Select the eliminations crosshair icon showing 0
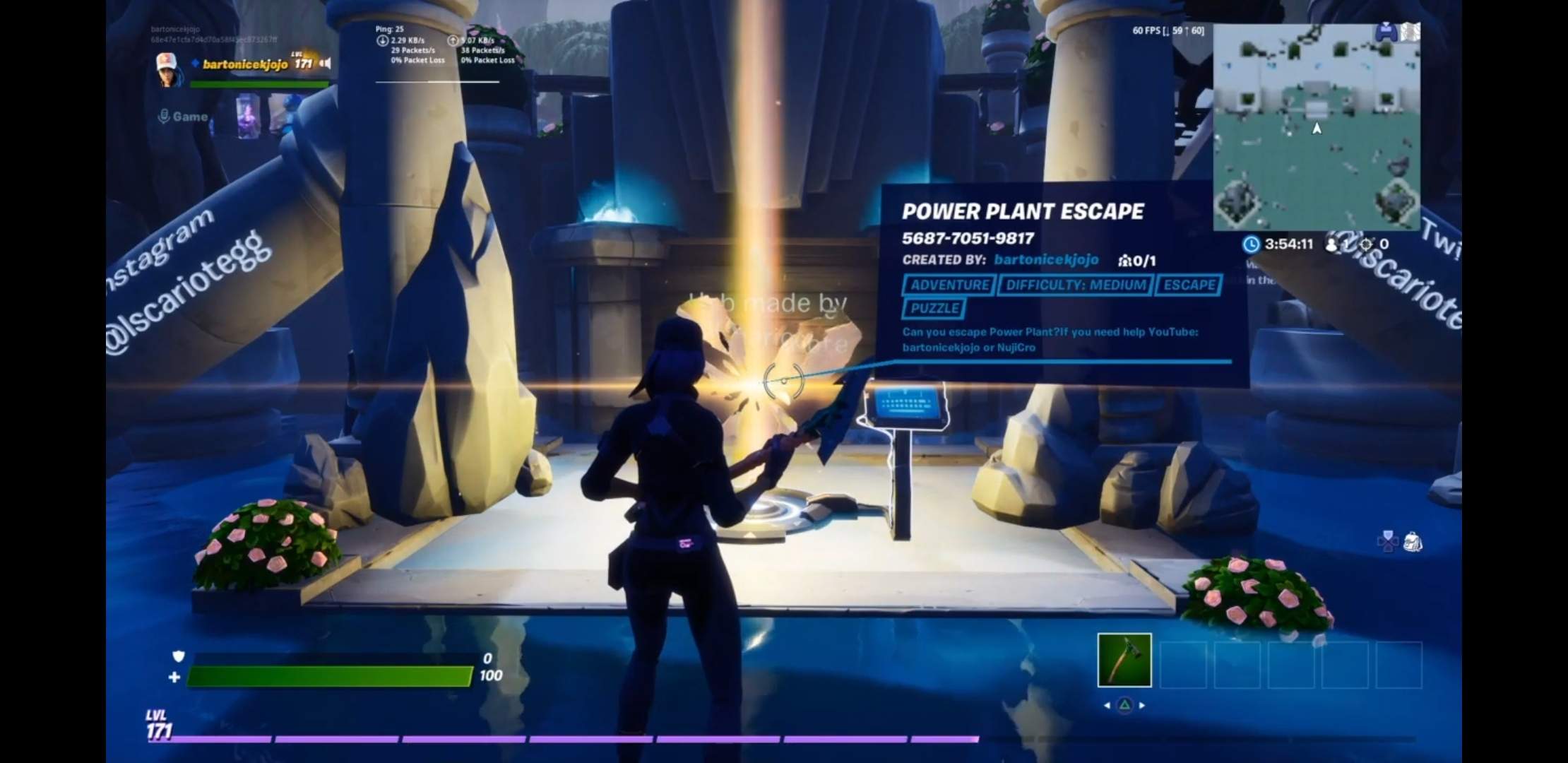This screenshot has width=1568, height=763. coord(1366,244)
